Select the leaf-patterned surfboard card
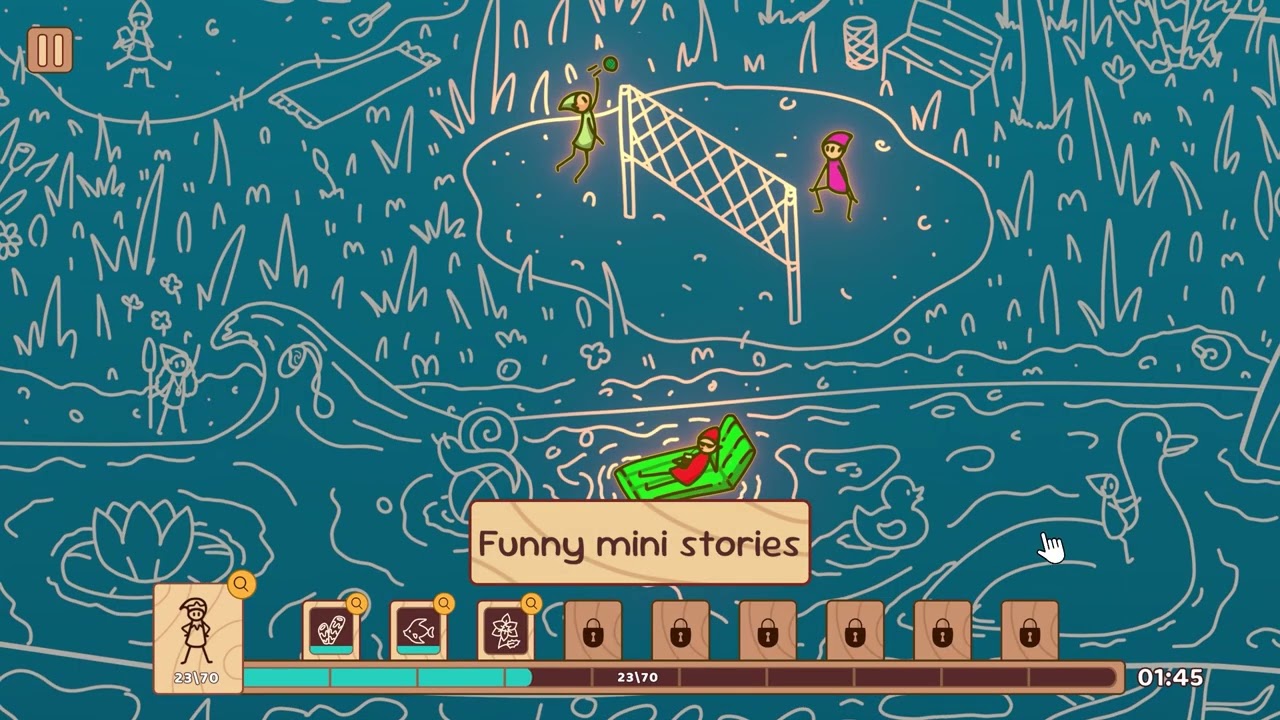 point(331,632)
